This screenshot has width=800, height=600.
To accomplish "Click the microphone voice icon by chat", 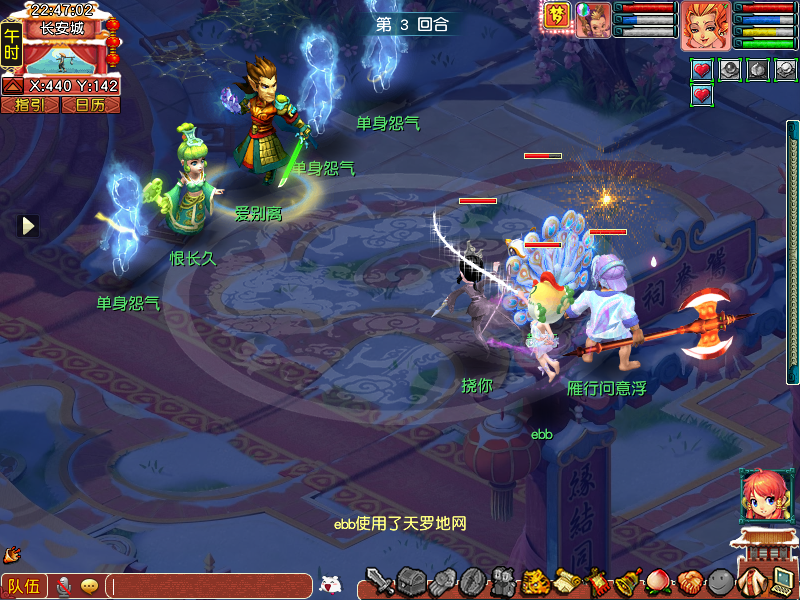I will click(x=64, y=586).
